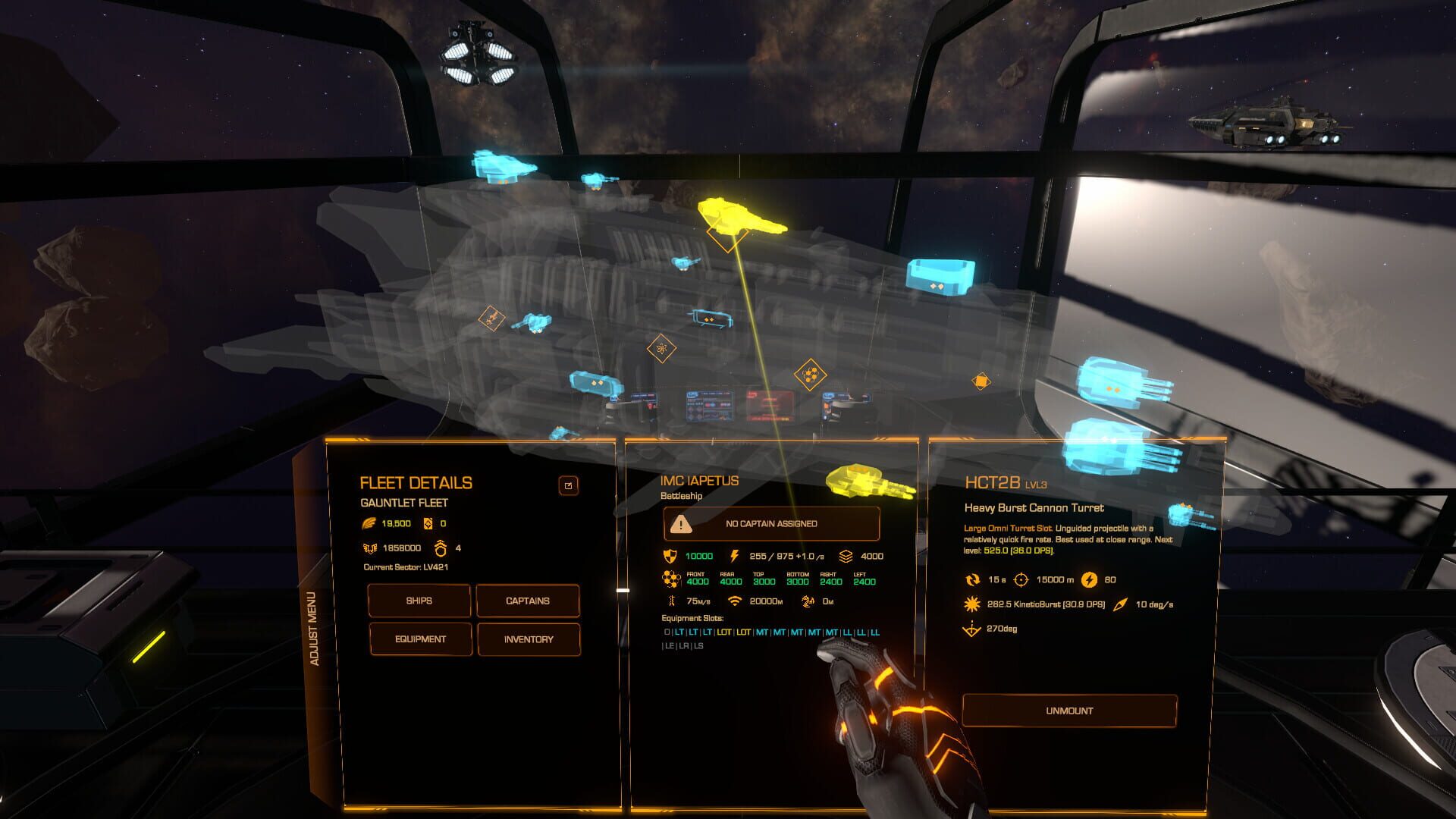Select the KineticBurst damage burst icon

tap(971, 604)
